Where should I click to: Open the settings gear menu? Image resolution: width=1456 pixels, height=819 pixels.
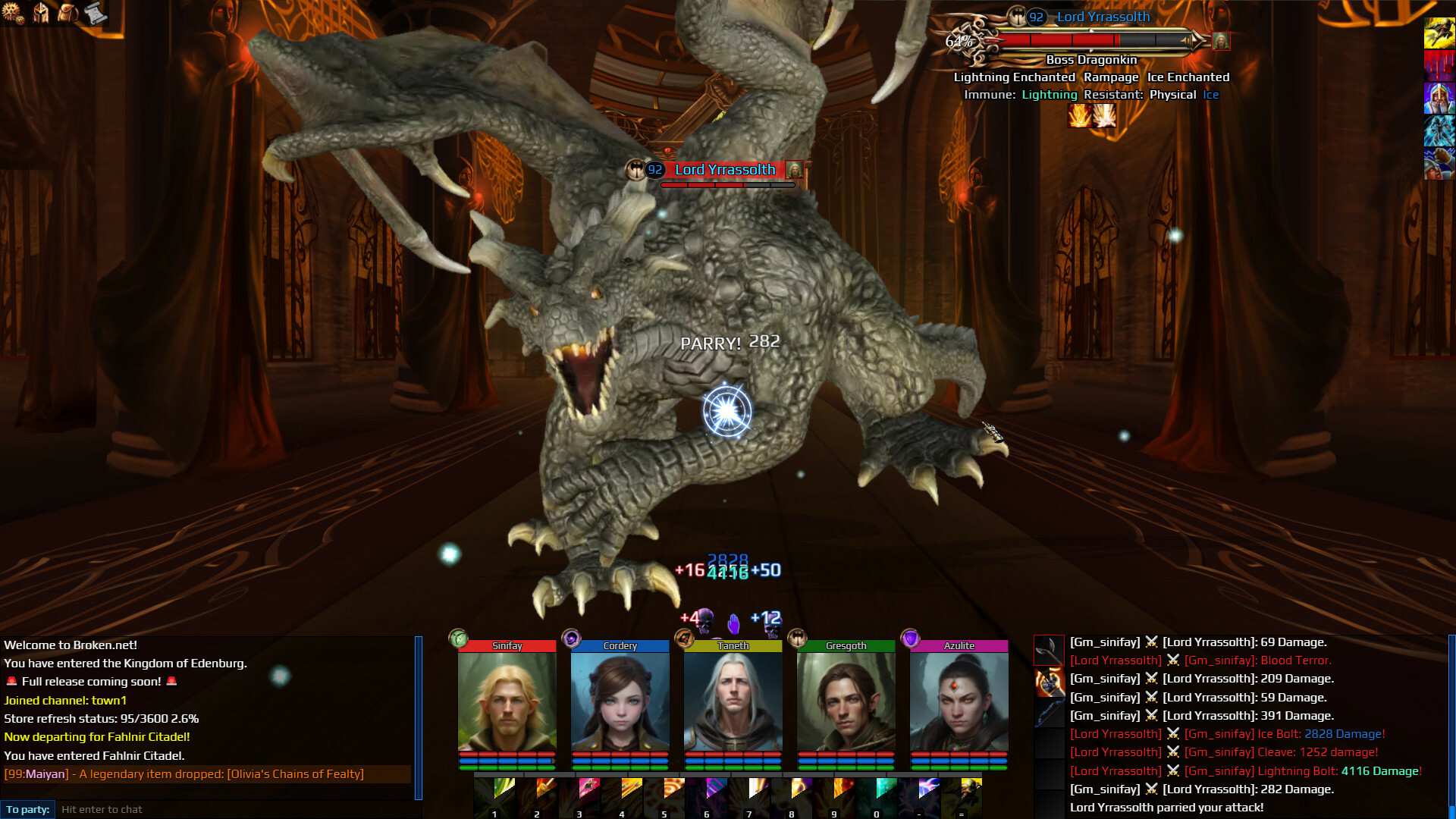pos(14,13)
